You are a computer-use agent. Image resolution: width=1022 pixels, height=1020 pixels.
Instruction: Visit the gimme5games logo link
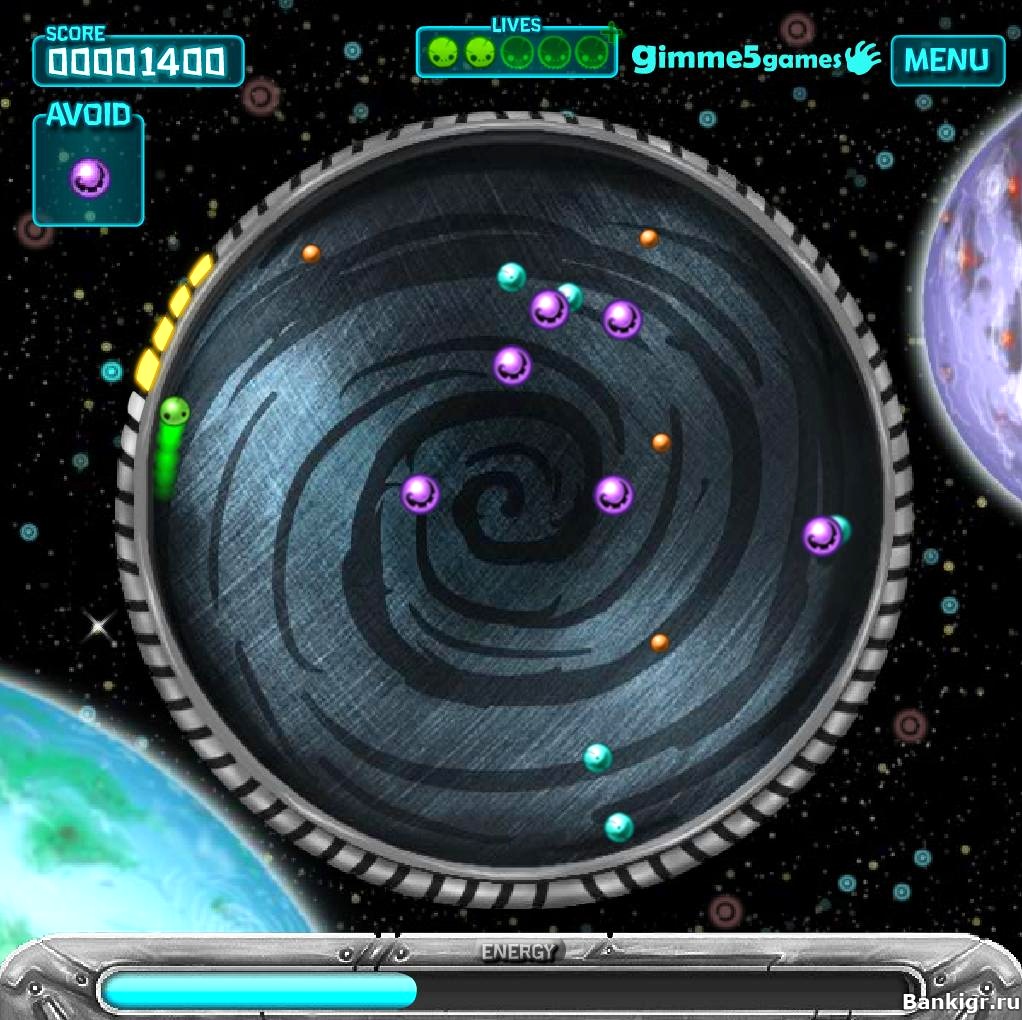[x=755, y=59]
